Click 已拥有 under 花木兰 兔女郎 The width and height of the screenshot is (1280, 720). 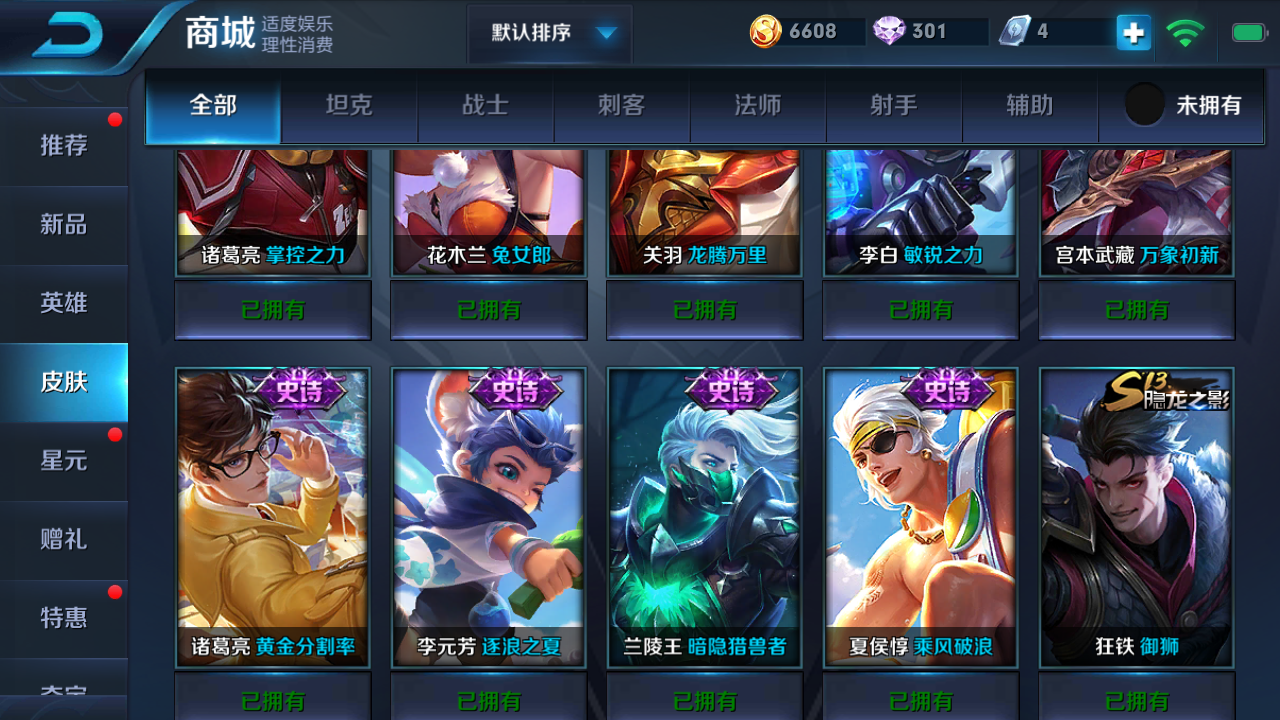[488, 310]
